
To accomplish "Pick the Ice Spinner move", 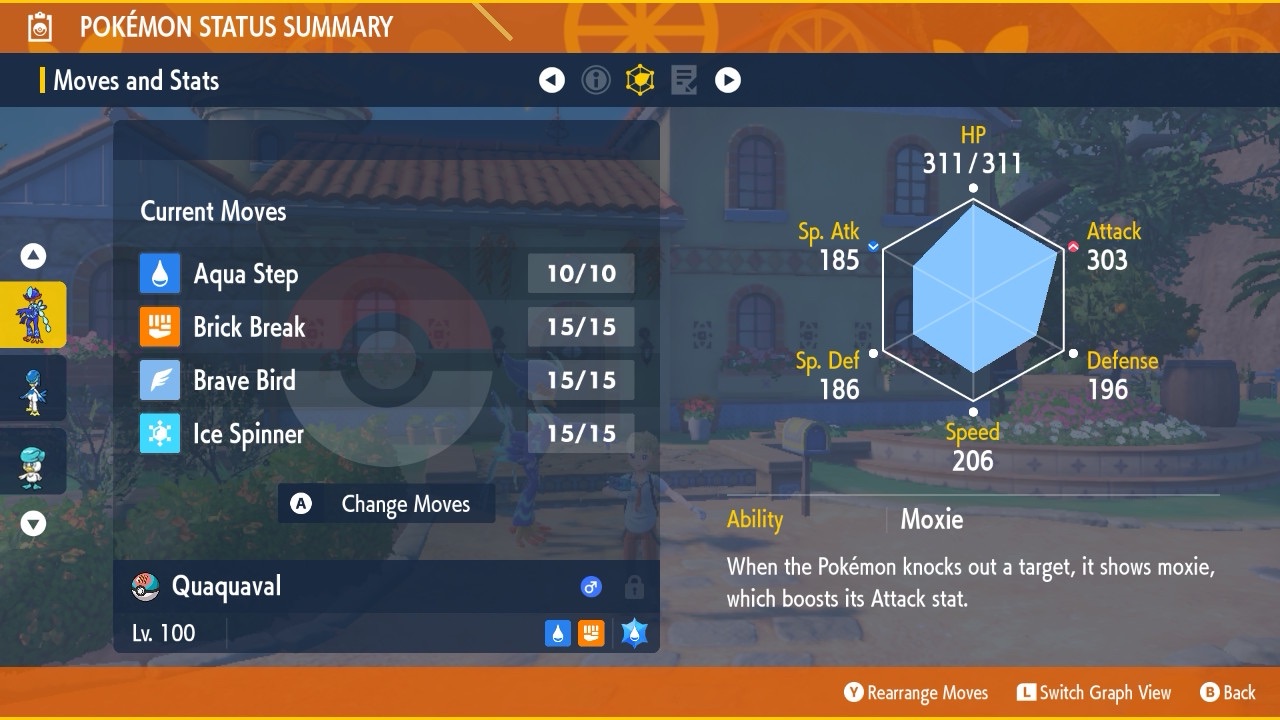I will [386, 434].
